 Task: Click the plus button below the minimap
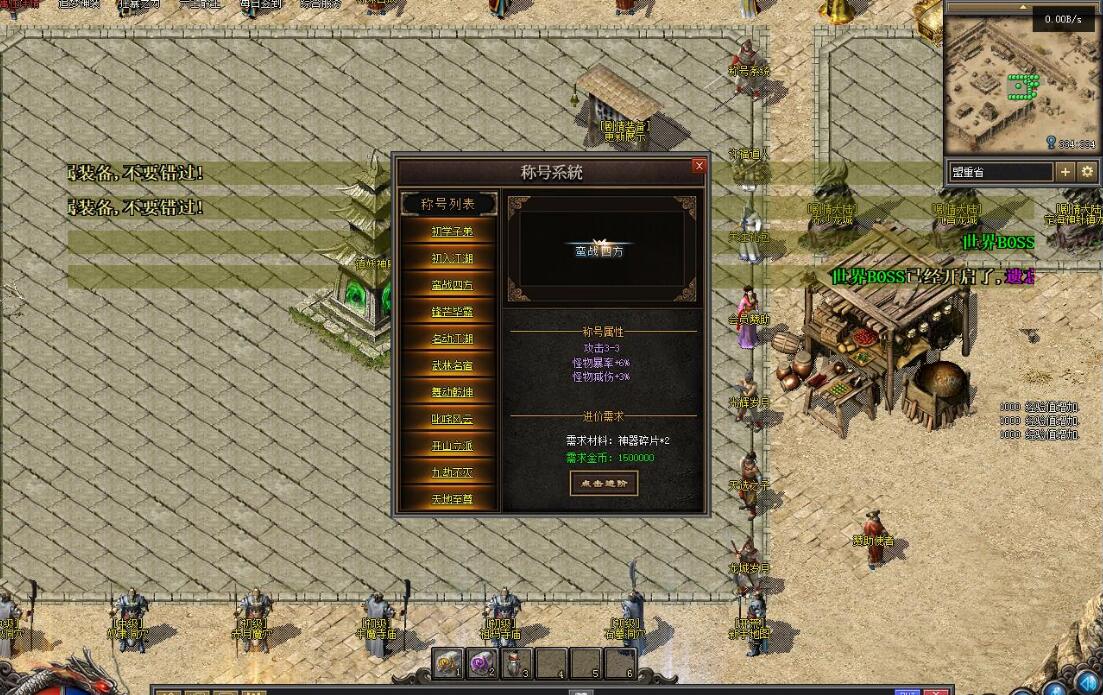(1065, 172)
